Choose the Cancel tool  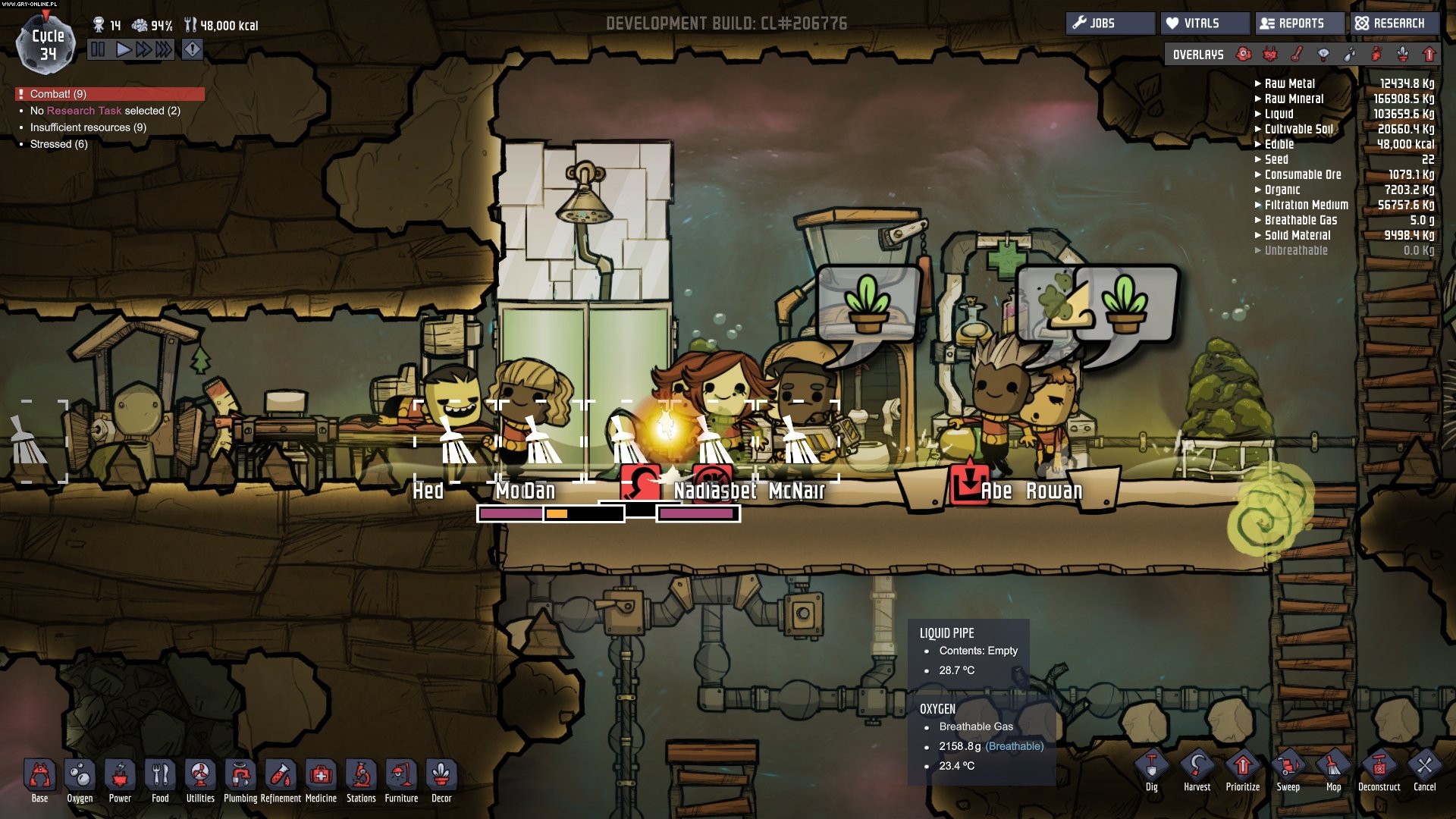pos(1424,770)
